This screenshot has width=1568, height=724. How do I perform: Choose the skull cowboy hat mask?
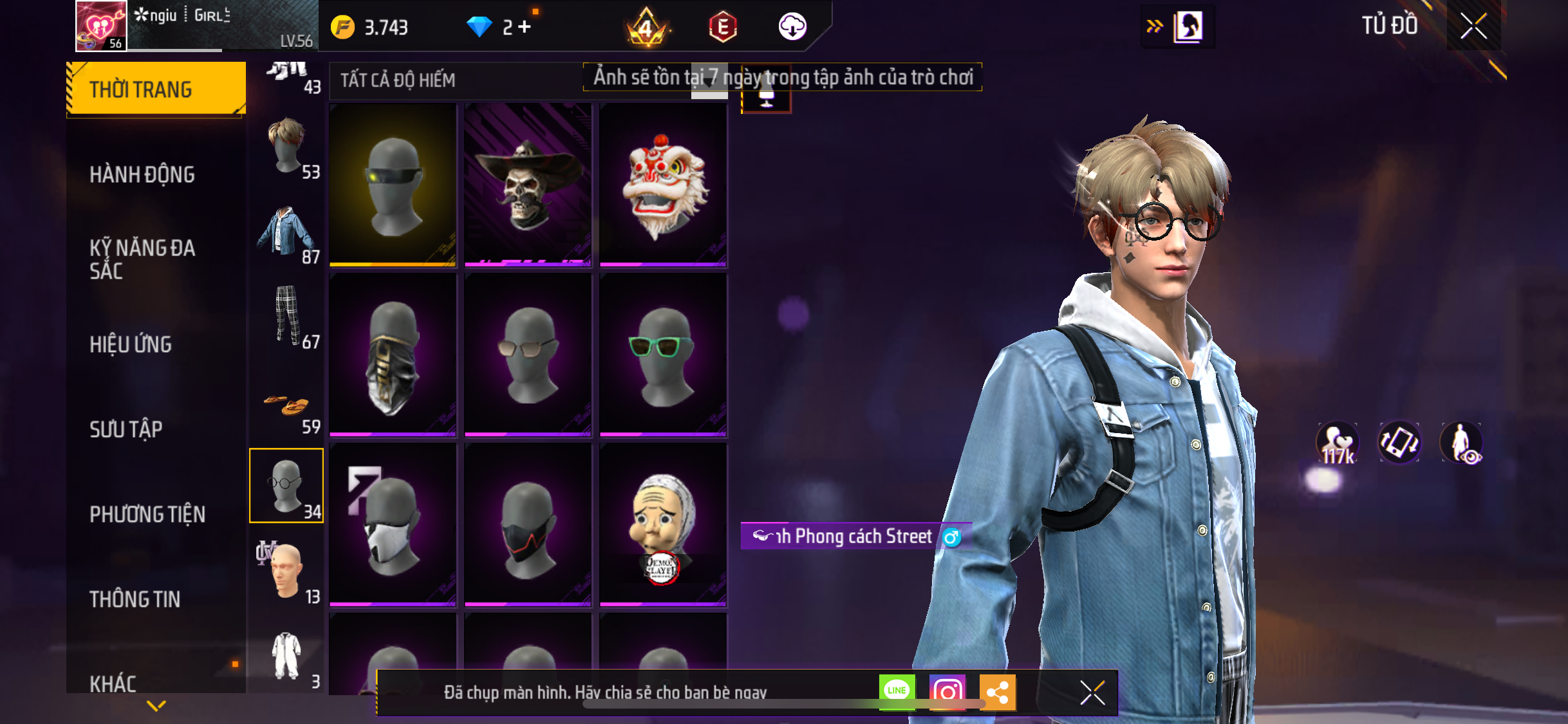pos(527,185)
